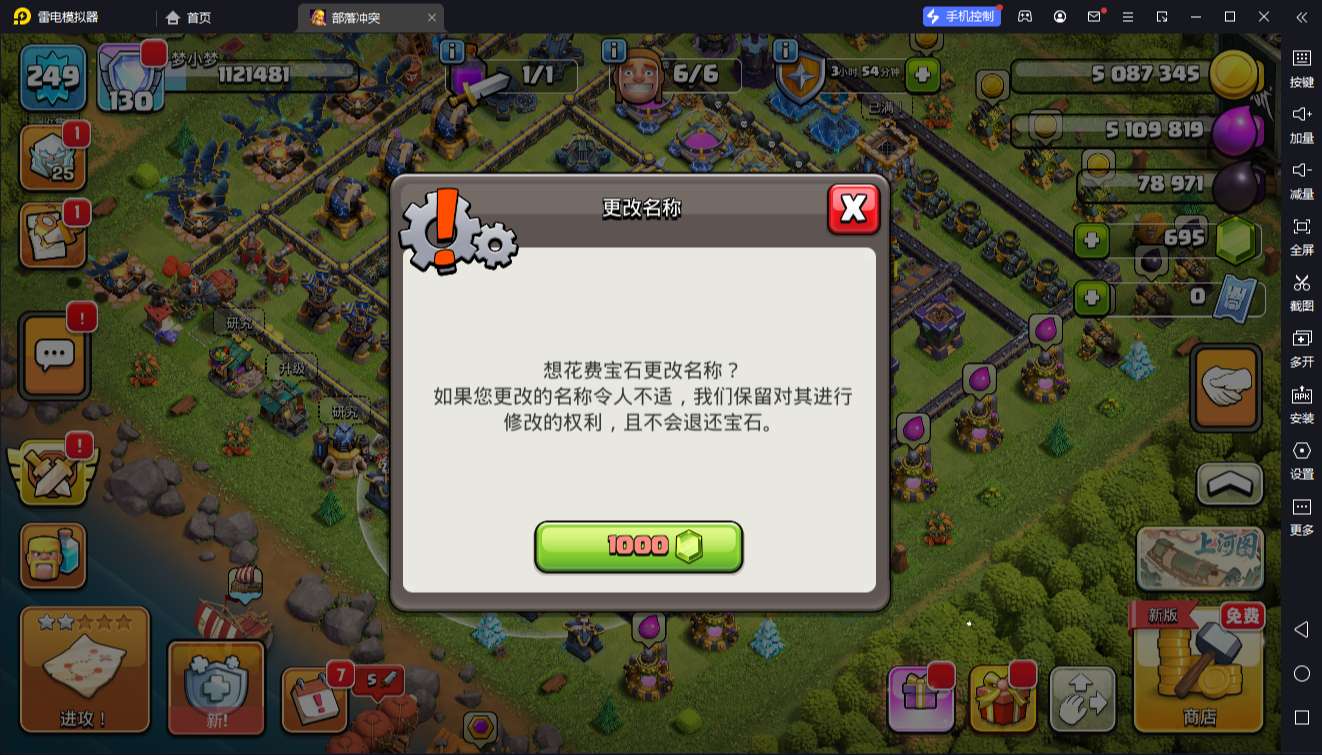Collapse the LDPlayer sidebar with the chevron arrows
The image size is (1322, 755).
(x=1302, y=17)
